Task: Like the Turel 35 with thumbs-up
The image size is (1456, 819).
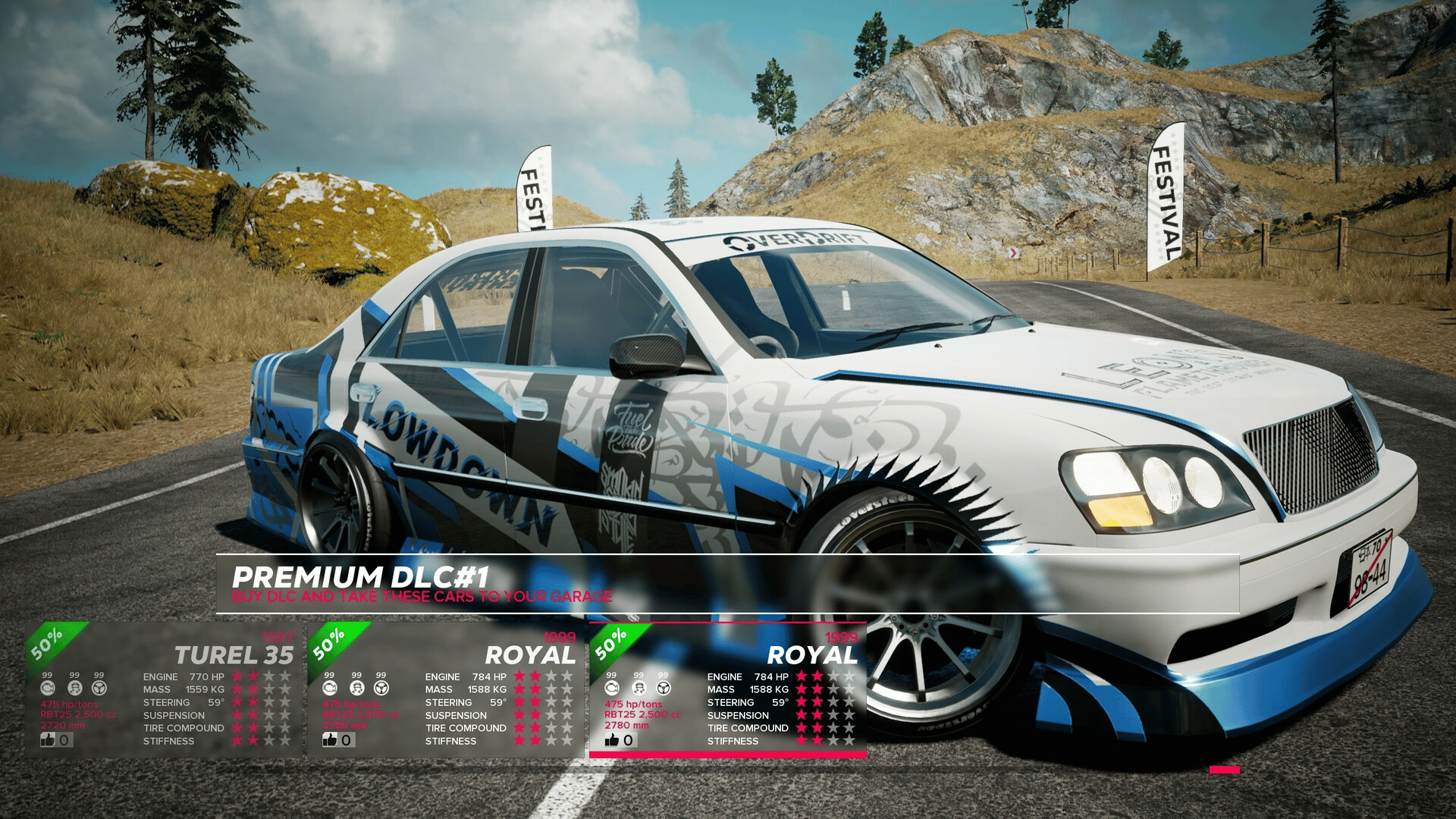Action: (x=49, y=739)
